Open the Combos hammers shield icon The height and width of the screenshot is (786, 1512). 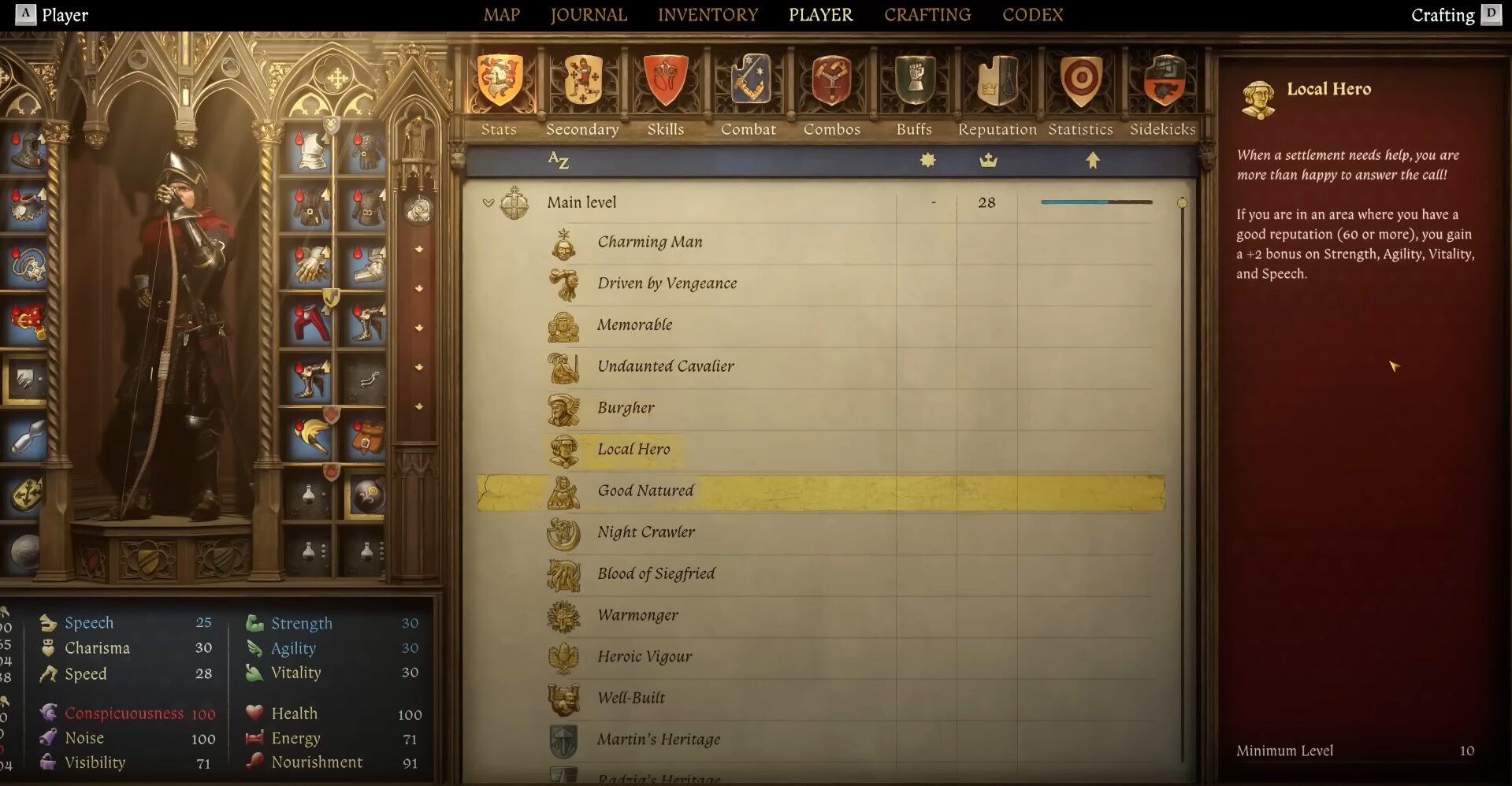pyautogui.click(x=831, y=81)
